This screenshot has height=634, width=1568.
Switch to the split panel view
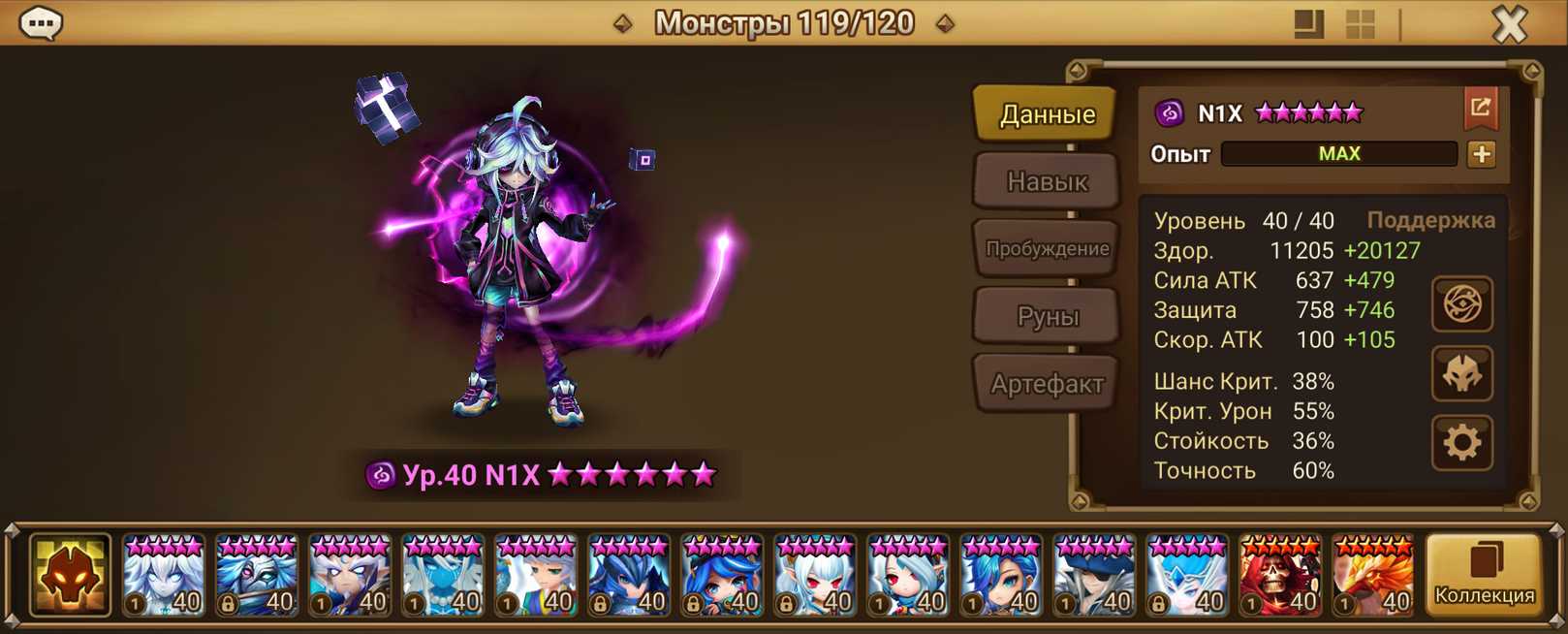click(1308, 24)
